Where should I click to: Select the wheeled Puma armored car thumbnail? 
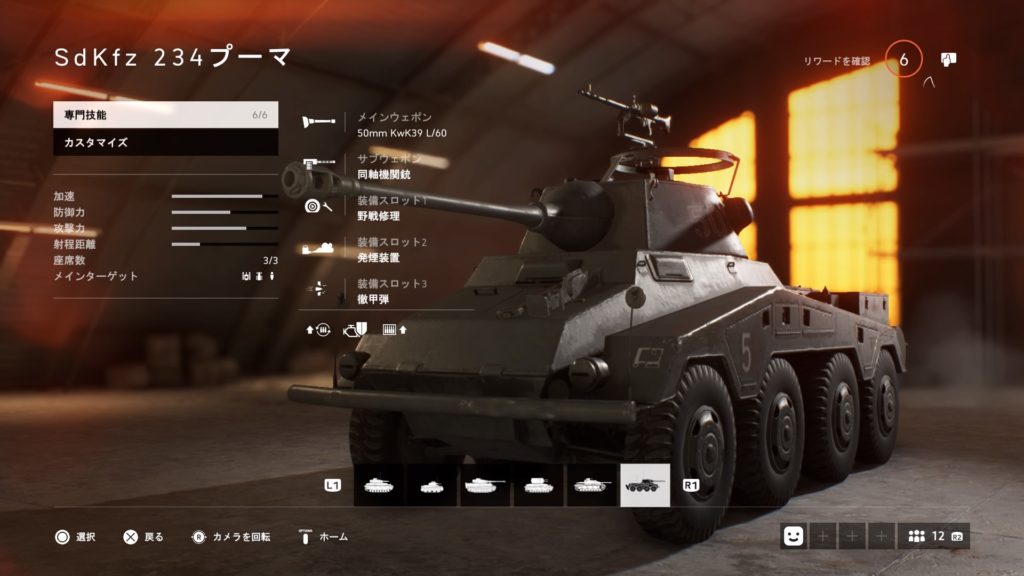tap(645, 485)
